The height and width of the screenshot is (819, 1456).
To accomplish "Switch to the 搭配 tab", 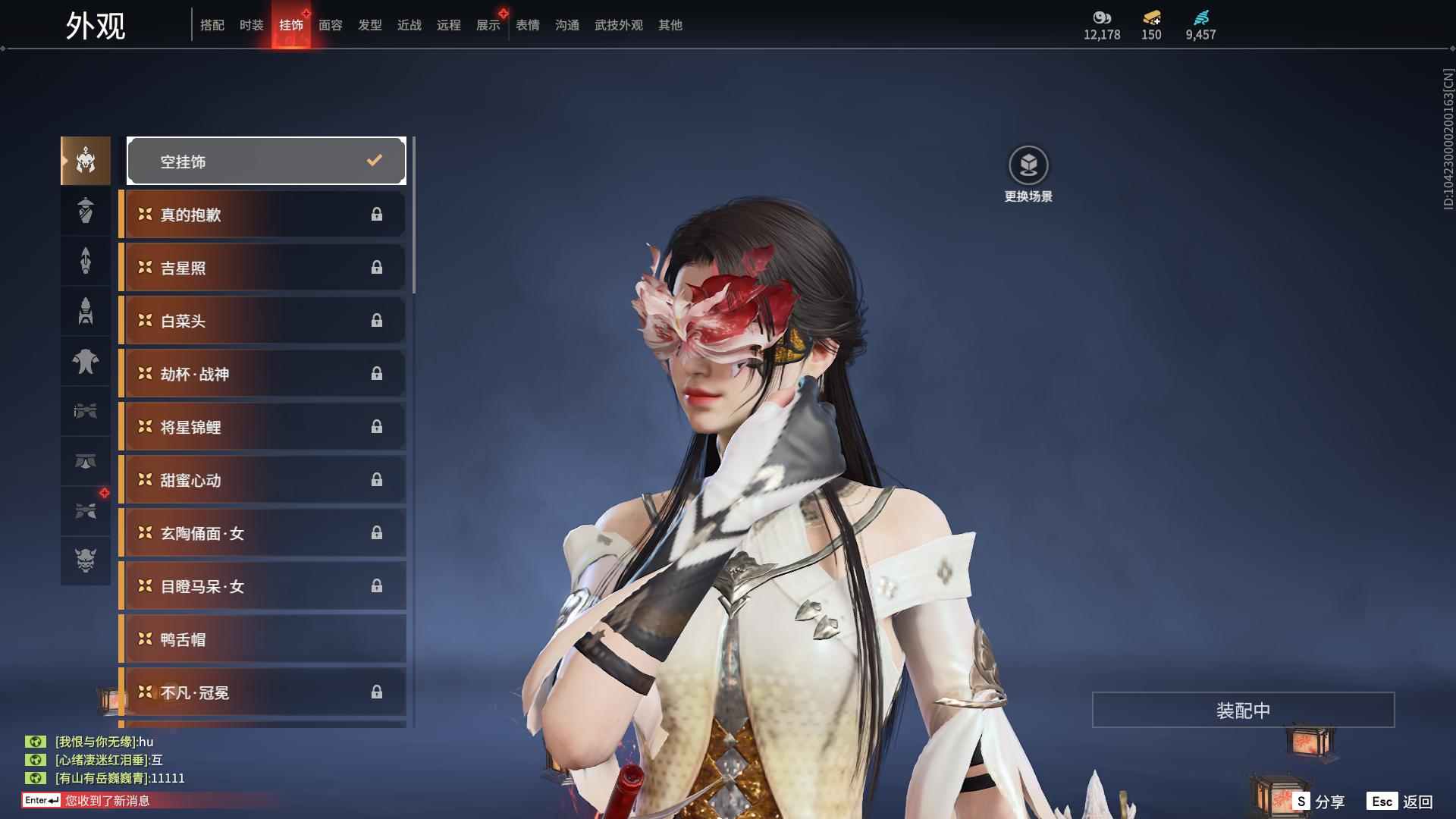I will pyautogui.click(x=212, y=25).
